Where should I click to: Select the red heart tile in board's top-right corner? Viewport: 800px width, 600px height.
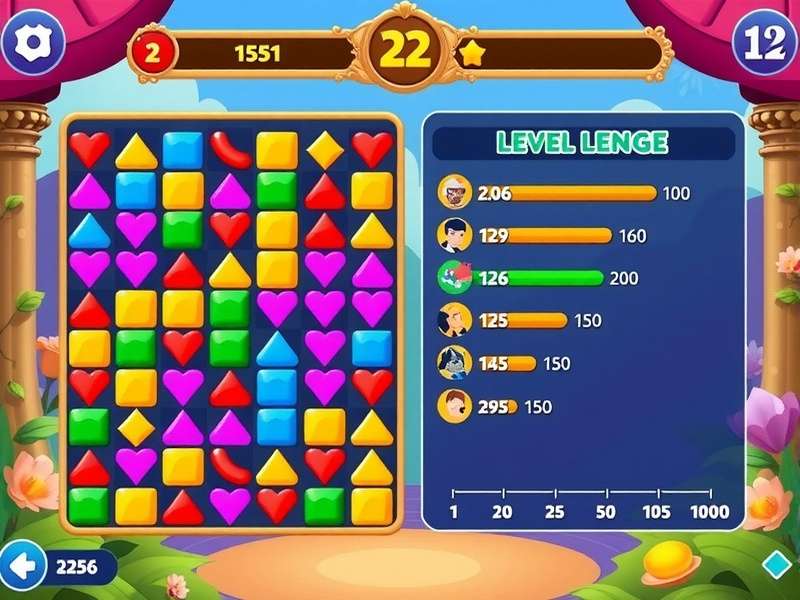click(x=372, y=150)
